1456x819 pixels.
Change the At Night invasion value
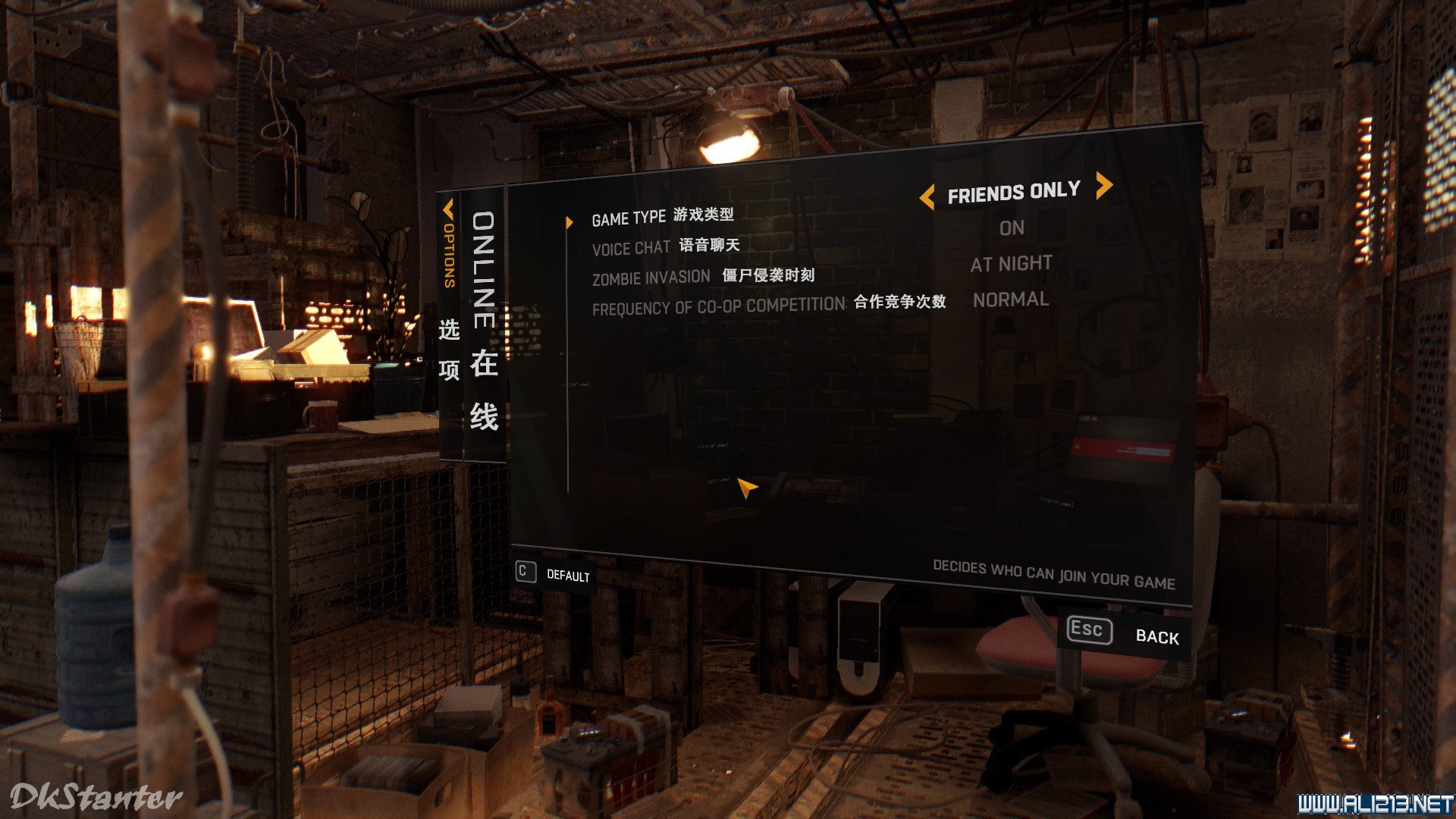click(x=1011, y=264)
